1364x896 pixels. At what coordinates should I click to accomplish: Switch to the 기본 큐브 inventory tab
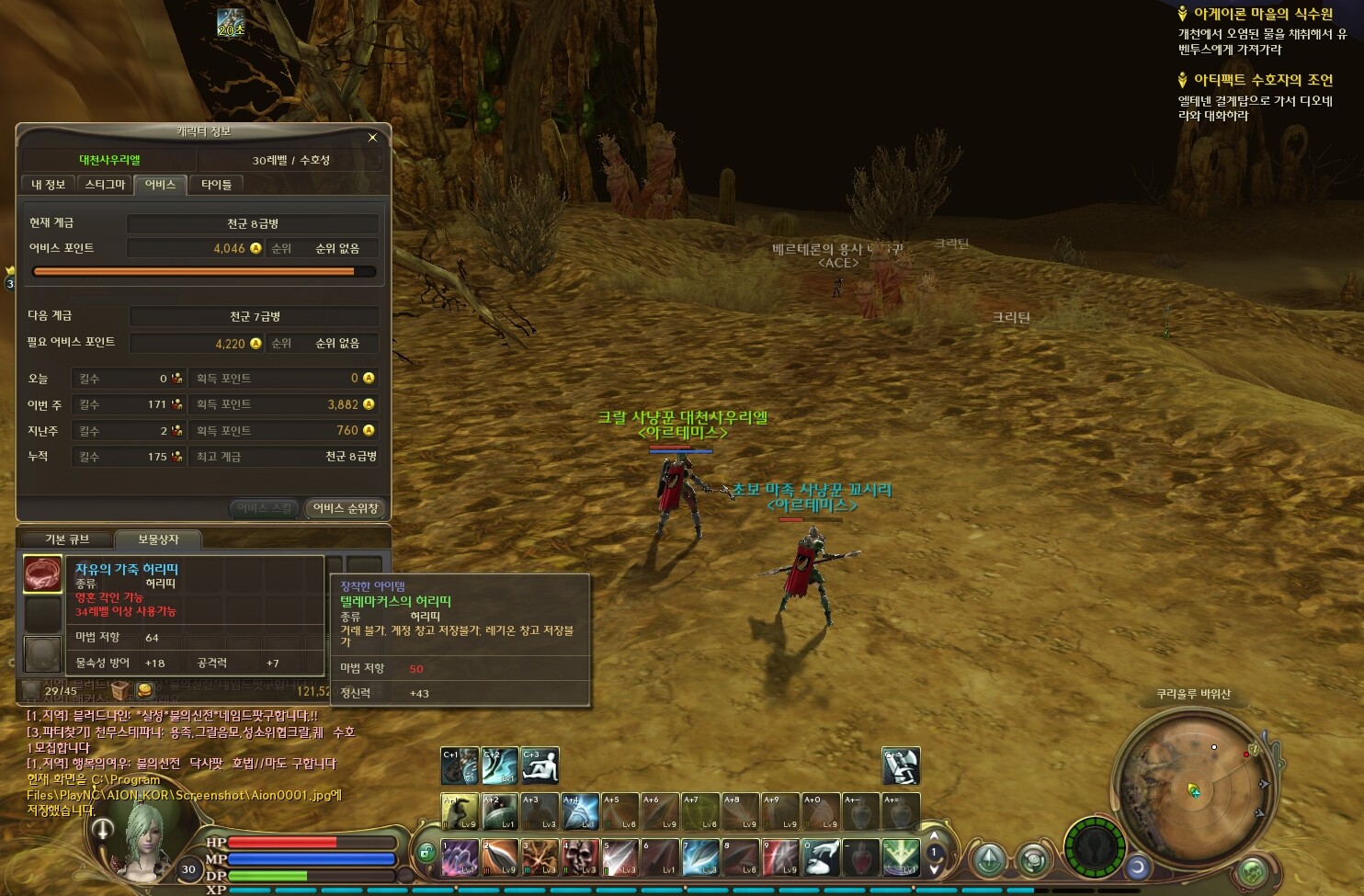point(67,539)
